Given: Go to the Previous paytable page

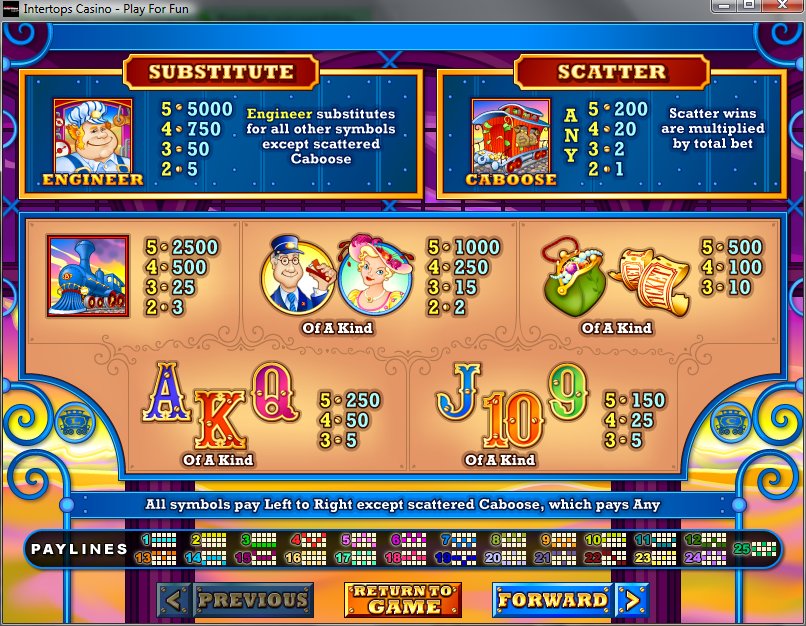Looking at the screenshot, I should pyautogui.click(x=236, y=600).
